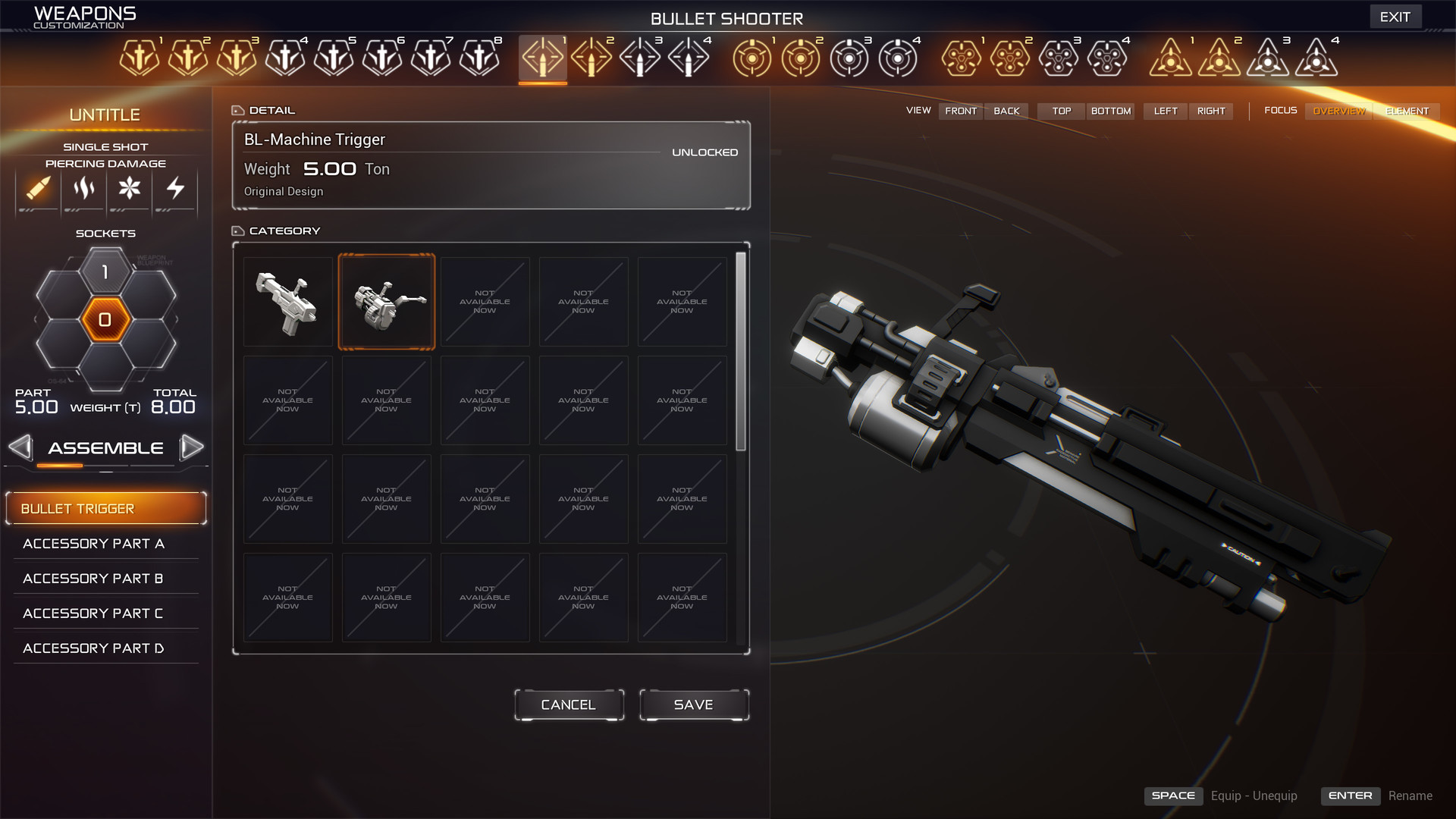This screenshot has height=819, width=1456.
Task: Switch view to BACK
Action: coord(1006,111)
